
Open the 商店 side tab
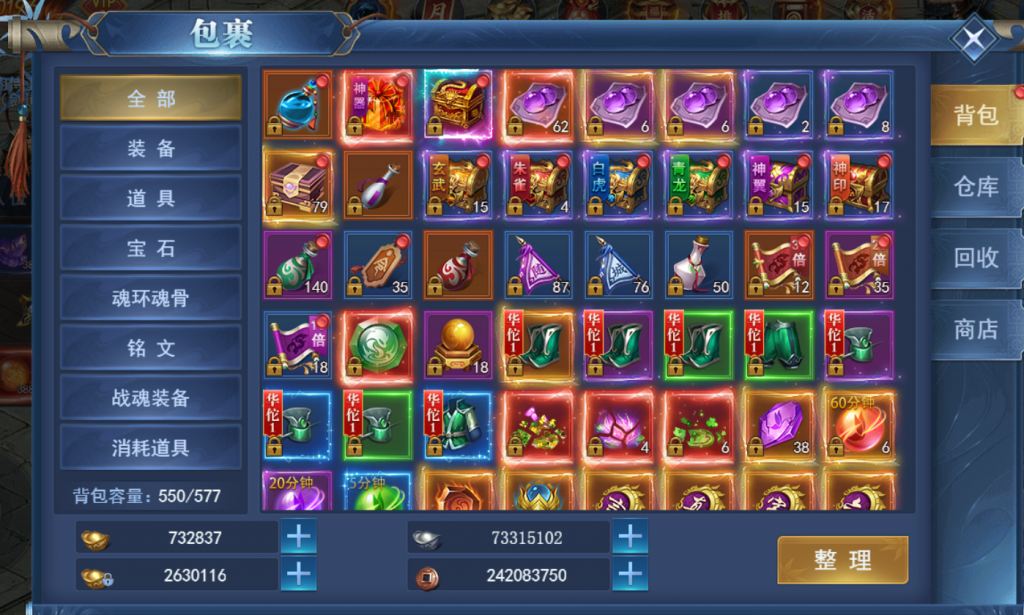point(976,329)
